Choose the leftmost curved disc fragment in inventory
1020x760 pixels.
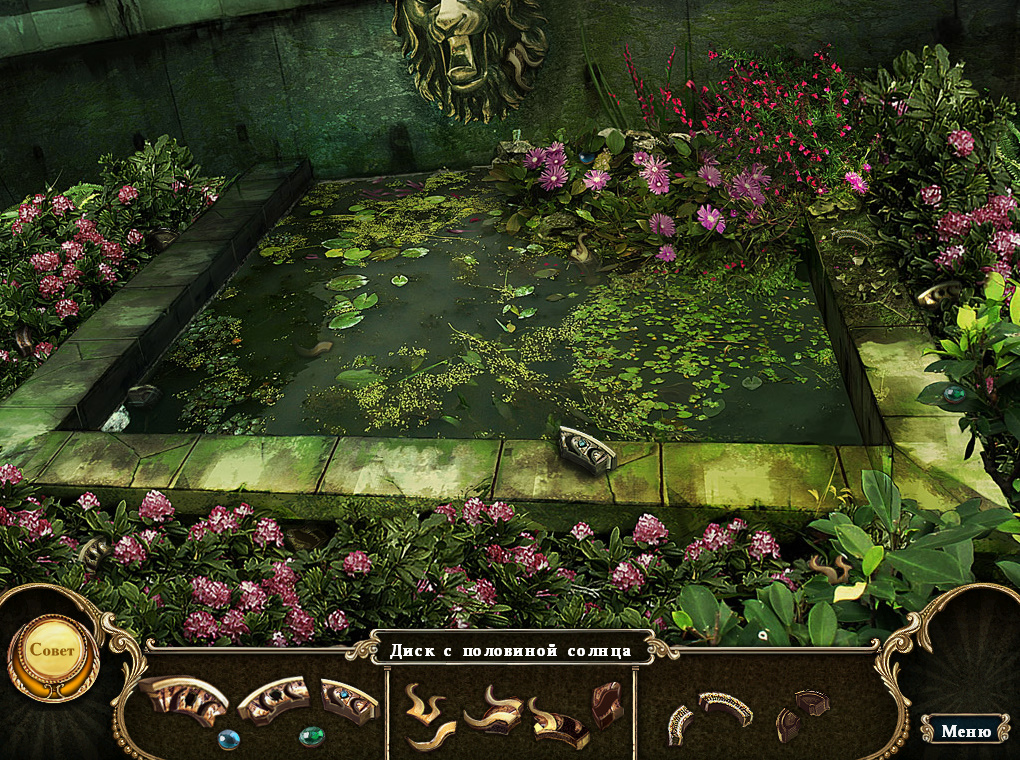pyautogui.click(x=184, y=698)
